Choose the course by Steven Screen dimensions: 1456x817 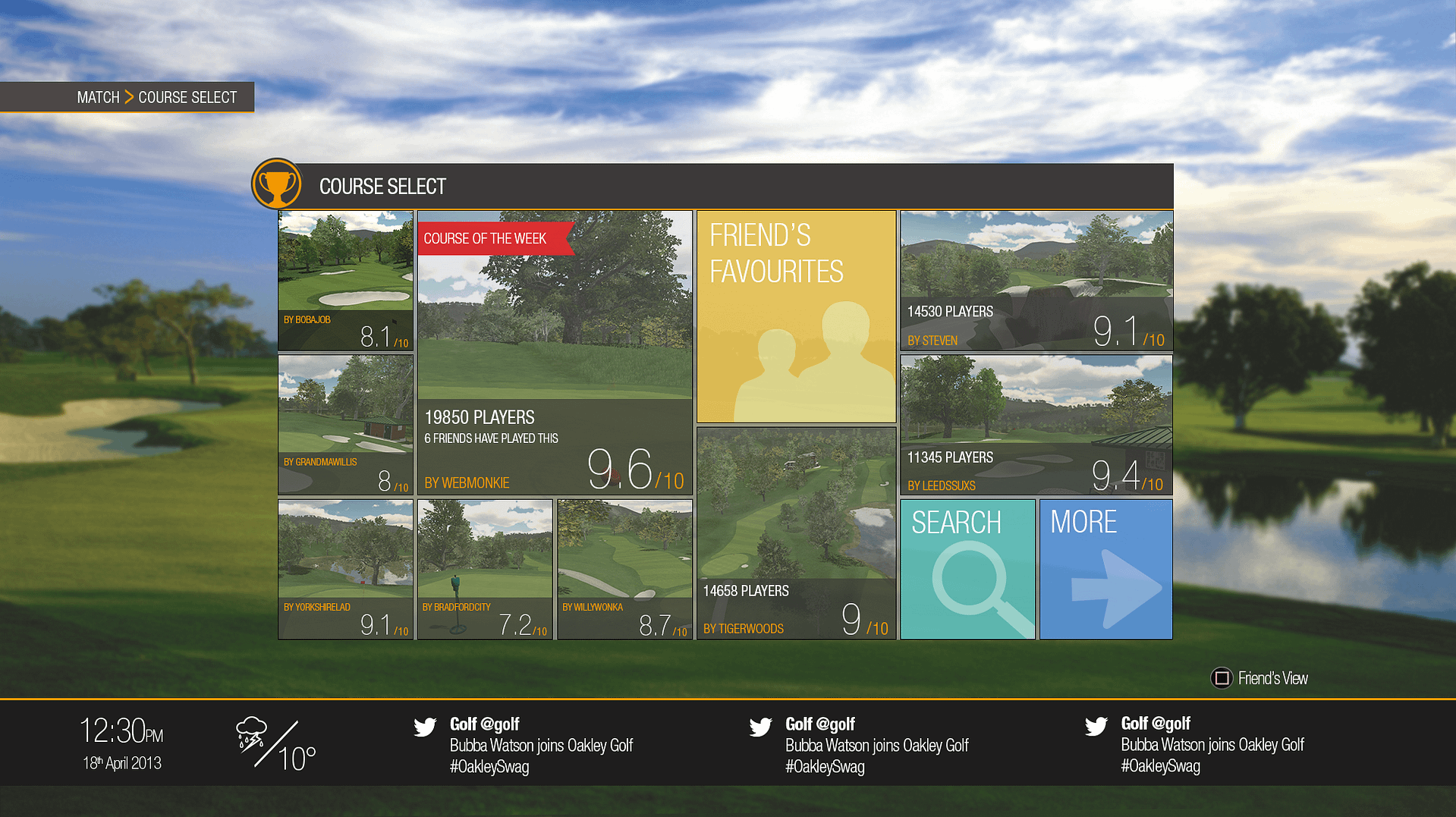(1036, 280)
